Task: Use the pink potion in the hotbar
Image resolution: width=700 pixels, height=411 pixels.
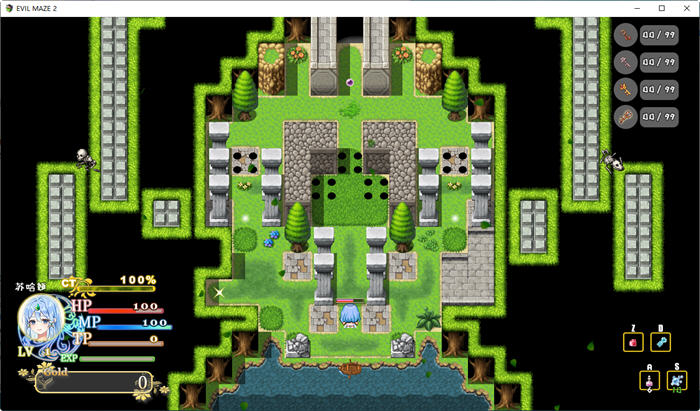Action: (649, 382)
